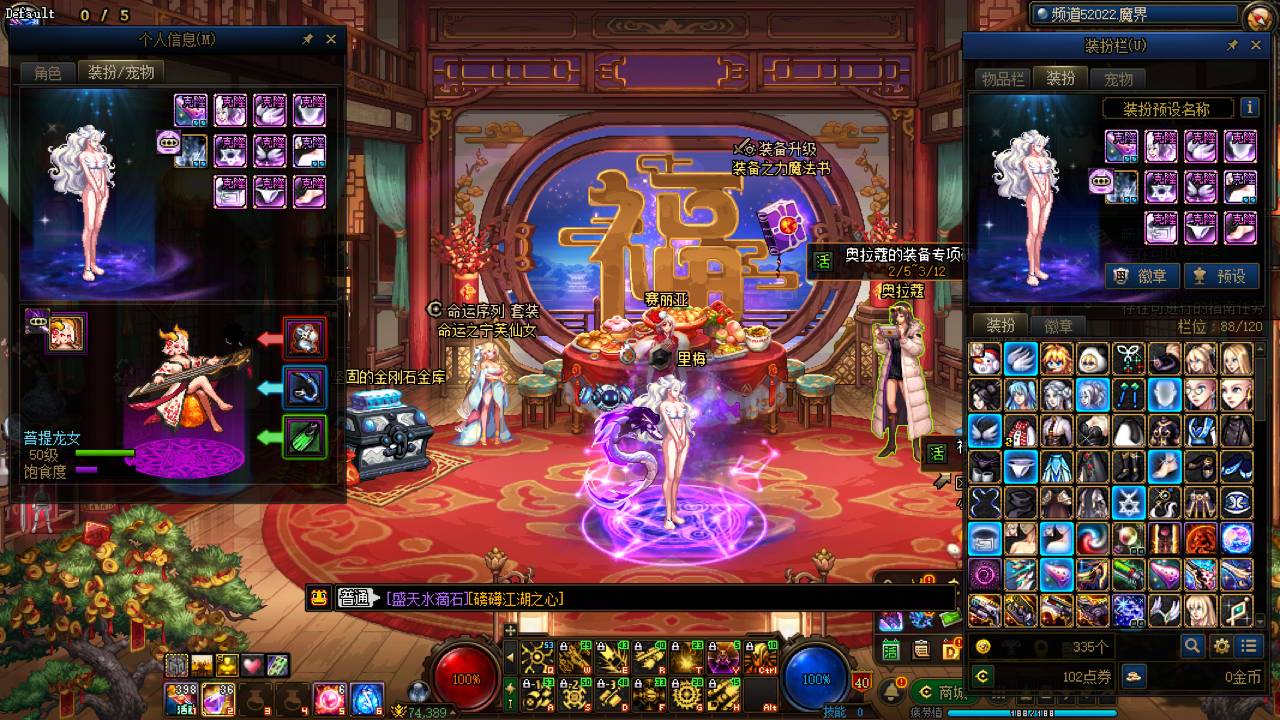Image resolution: width=1280 pixels, height=720 pixels.
Task: Switch to the 角色 tab
Action: pyautogui.click(x=48, y=72)
